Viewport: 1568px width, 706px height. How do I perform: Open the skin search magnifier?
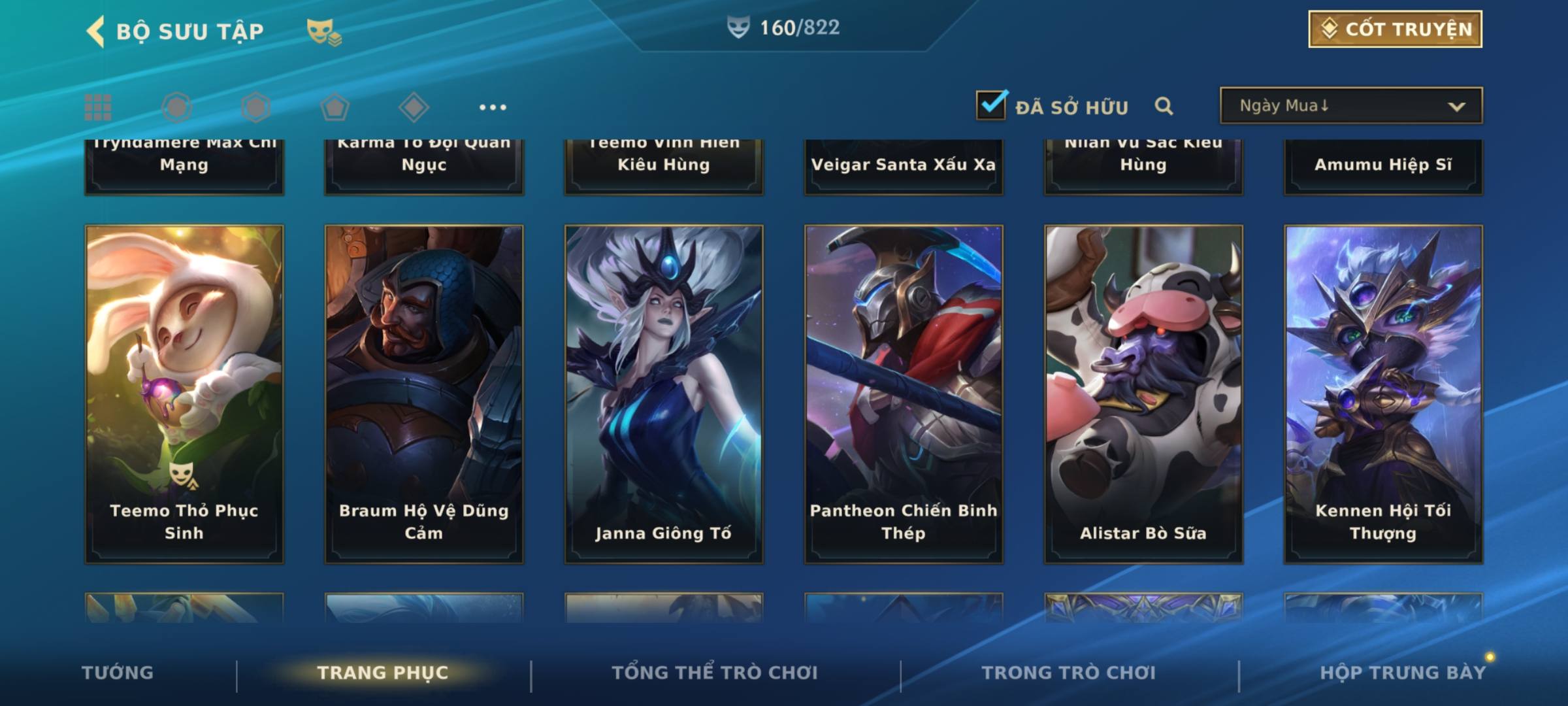point(1164,106)
